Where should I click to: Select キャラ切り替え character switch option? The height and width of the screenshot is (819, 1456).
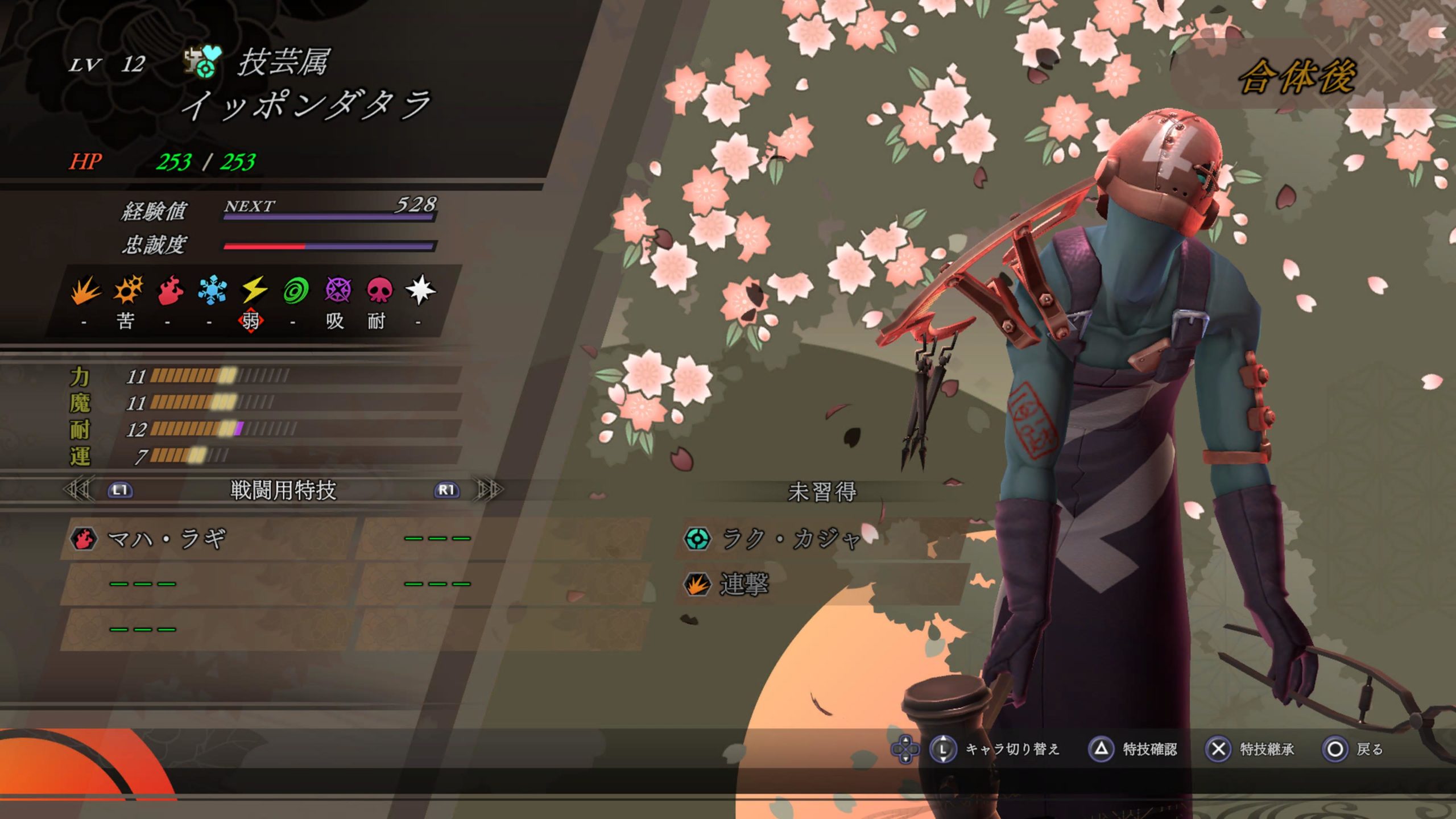click(996, 749)
